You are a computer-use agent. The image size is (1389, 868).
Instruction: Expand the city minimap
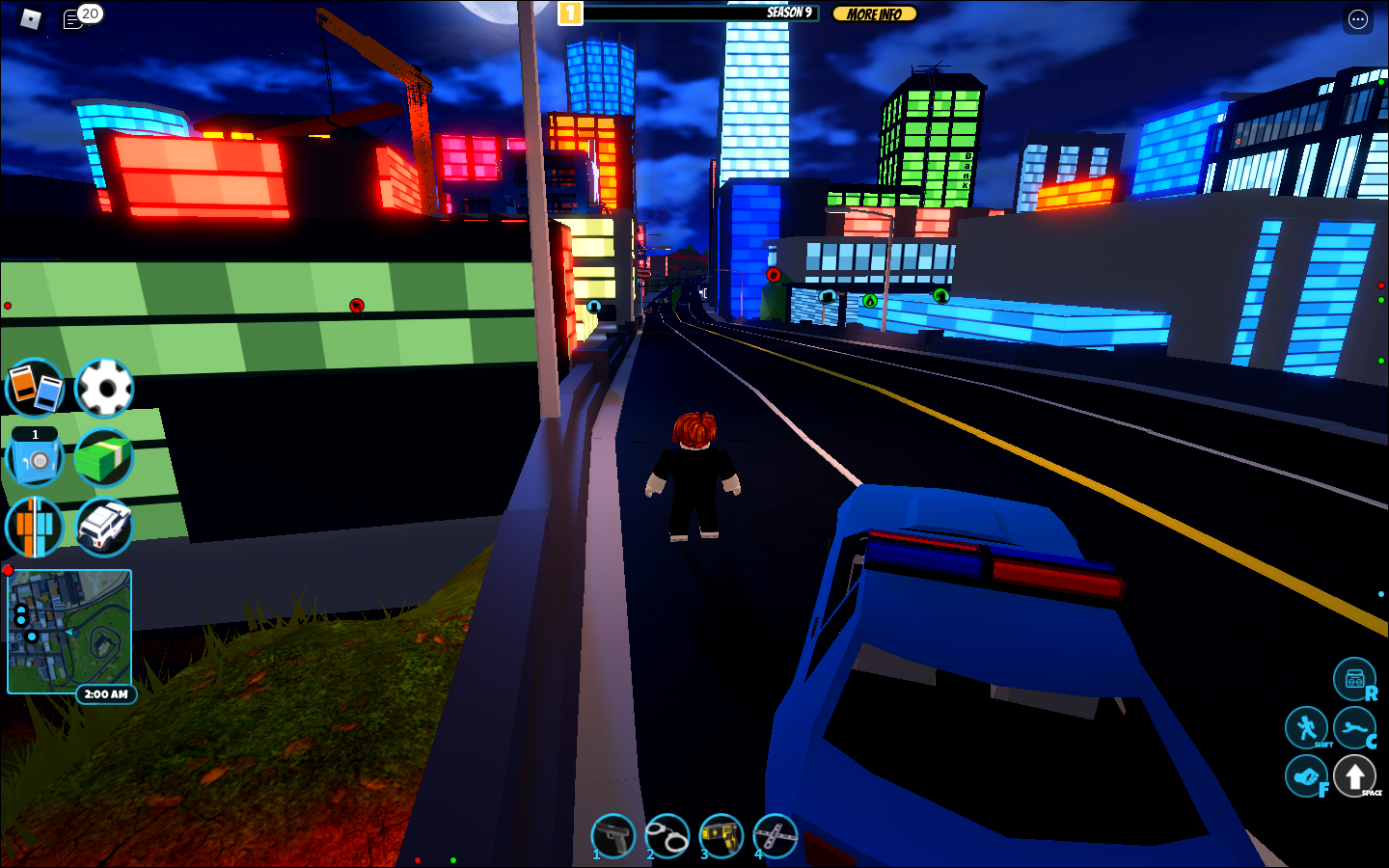point(69,632)
